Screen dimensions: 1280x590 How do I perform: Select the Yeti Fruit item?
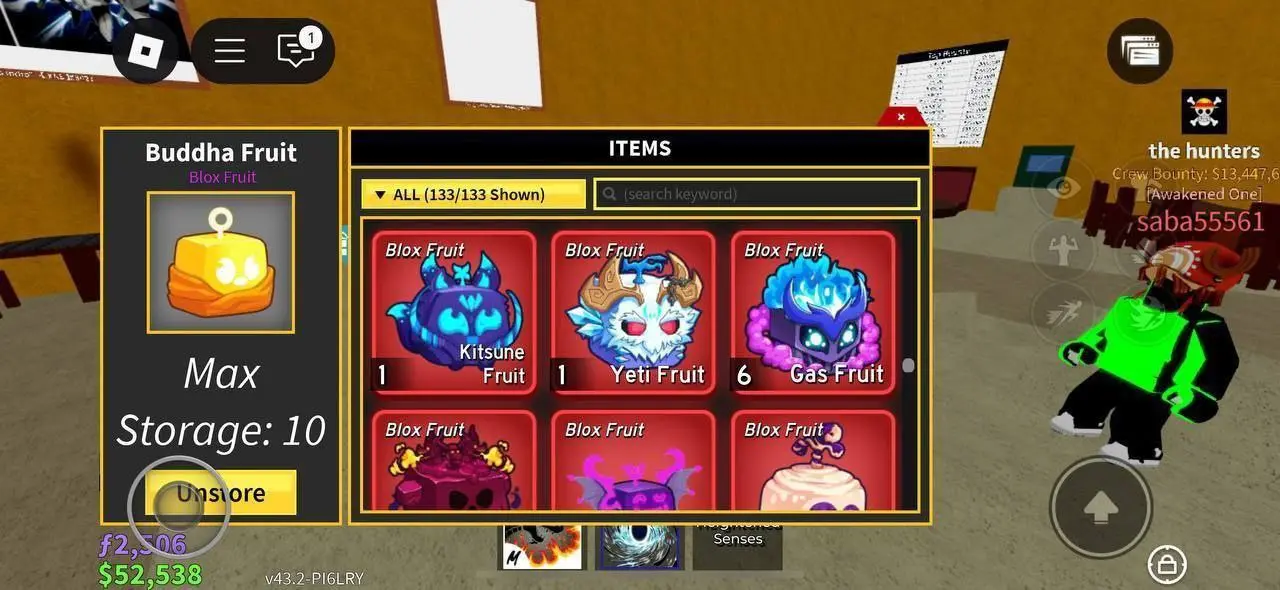(633, 312)
